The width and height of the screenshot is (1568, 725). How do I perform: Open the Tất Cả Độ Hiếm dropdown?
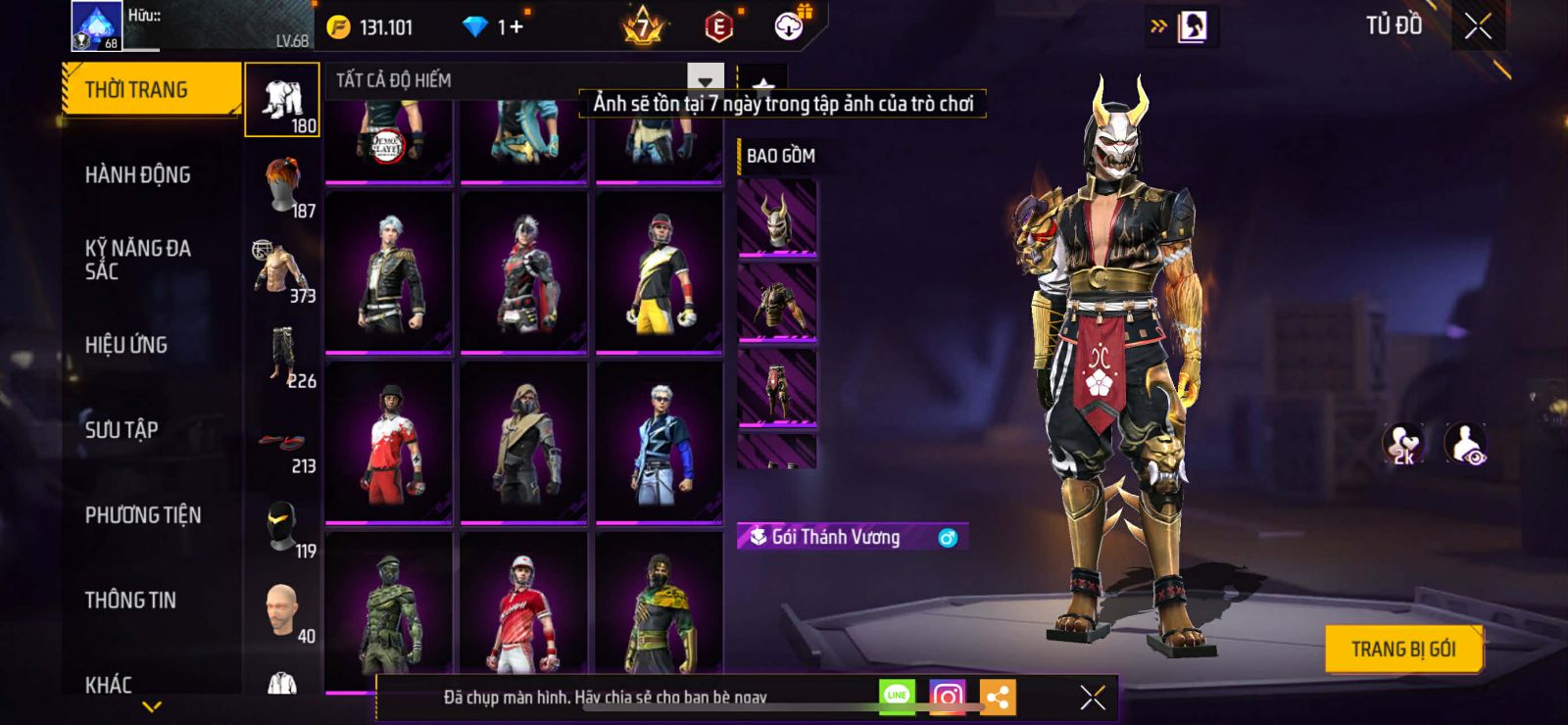705,80
